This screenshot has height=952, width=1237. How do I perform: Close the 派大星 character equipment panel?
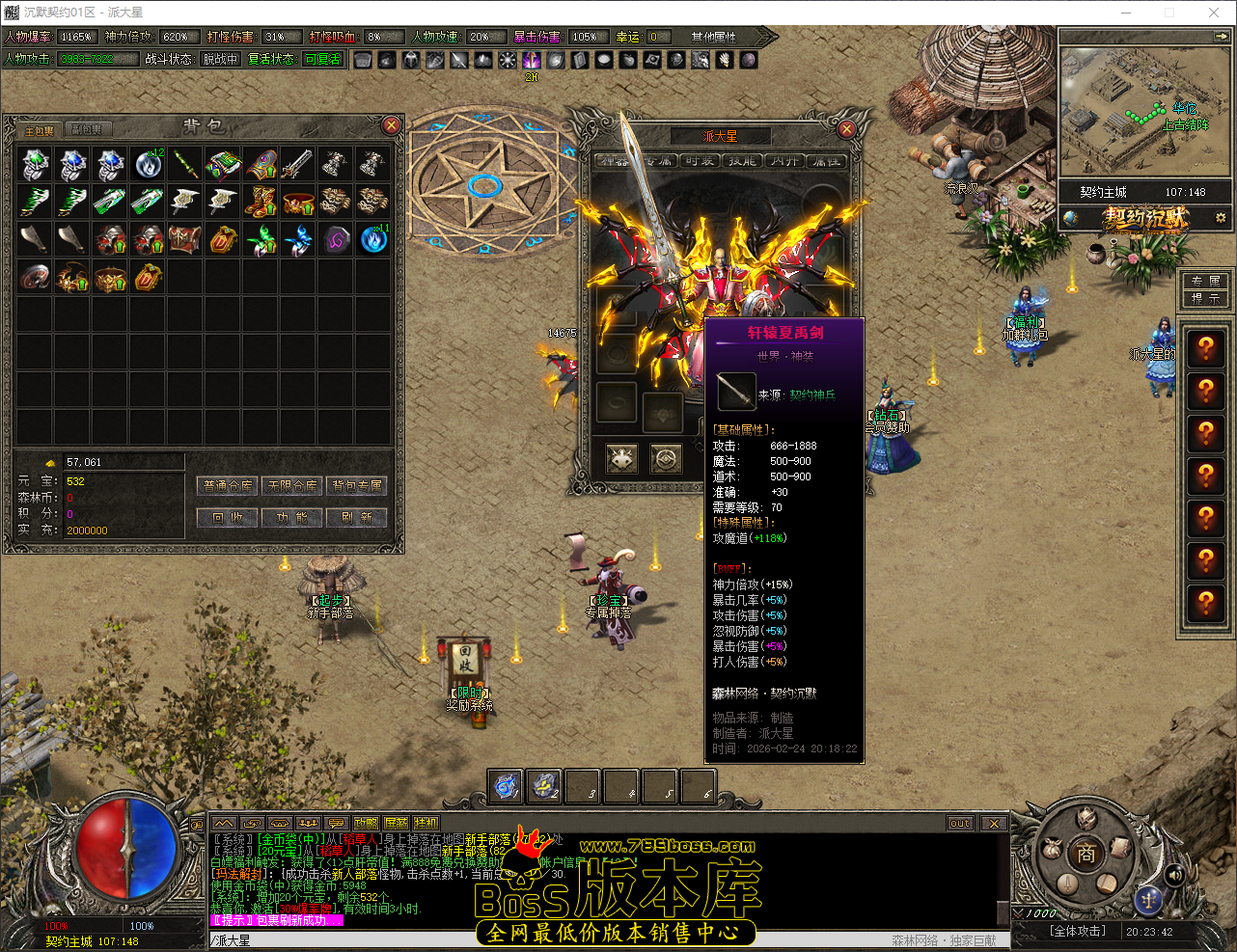[846, 128]
